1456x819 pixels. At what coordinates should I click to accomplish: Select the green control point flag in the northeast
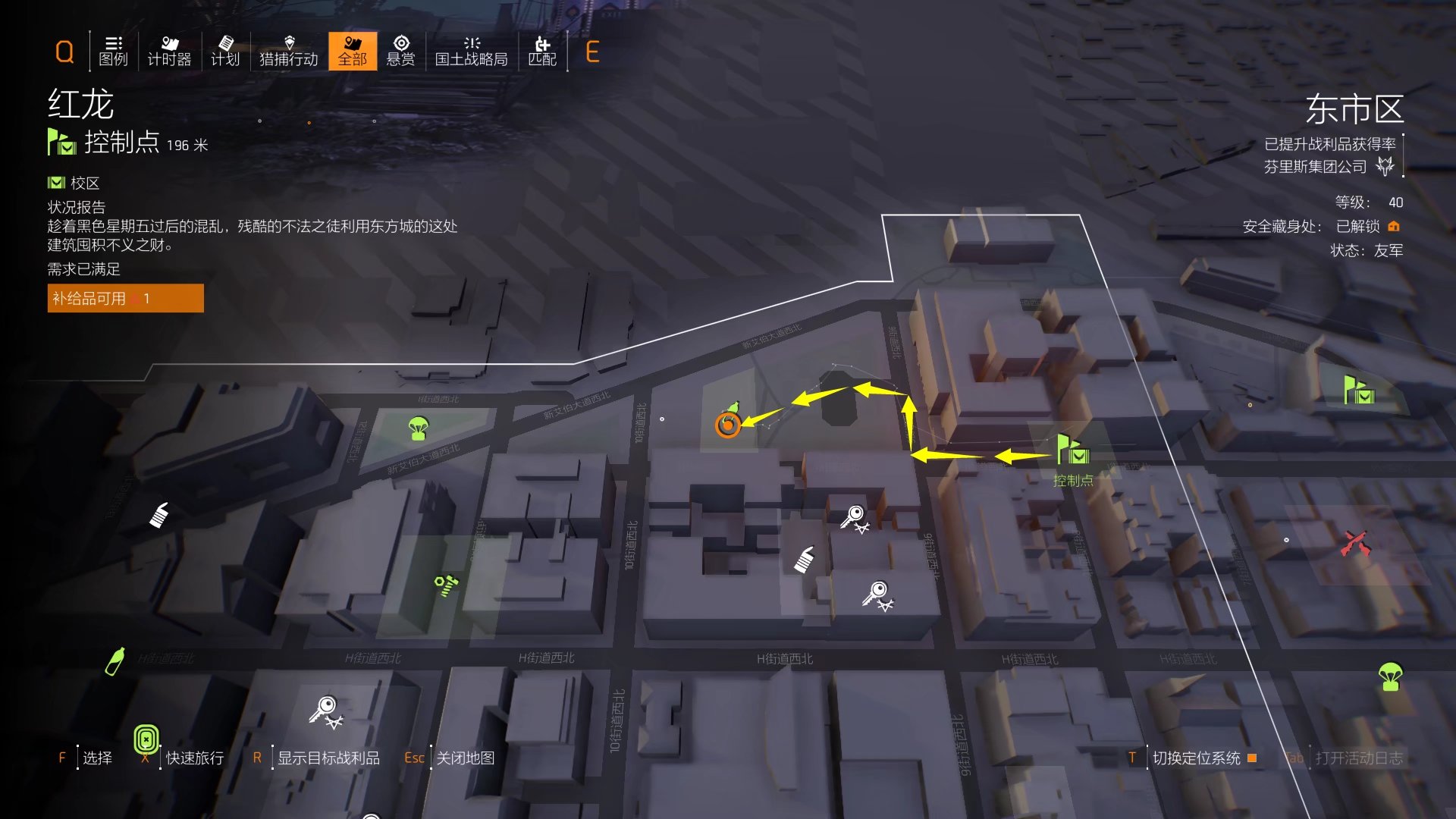(x=1358, y=391)
